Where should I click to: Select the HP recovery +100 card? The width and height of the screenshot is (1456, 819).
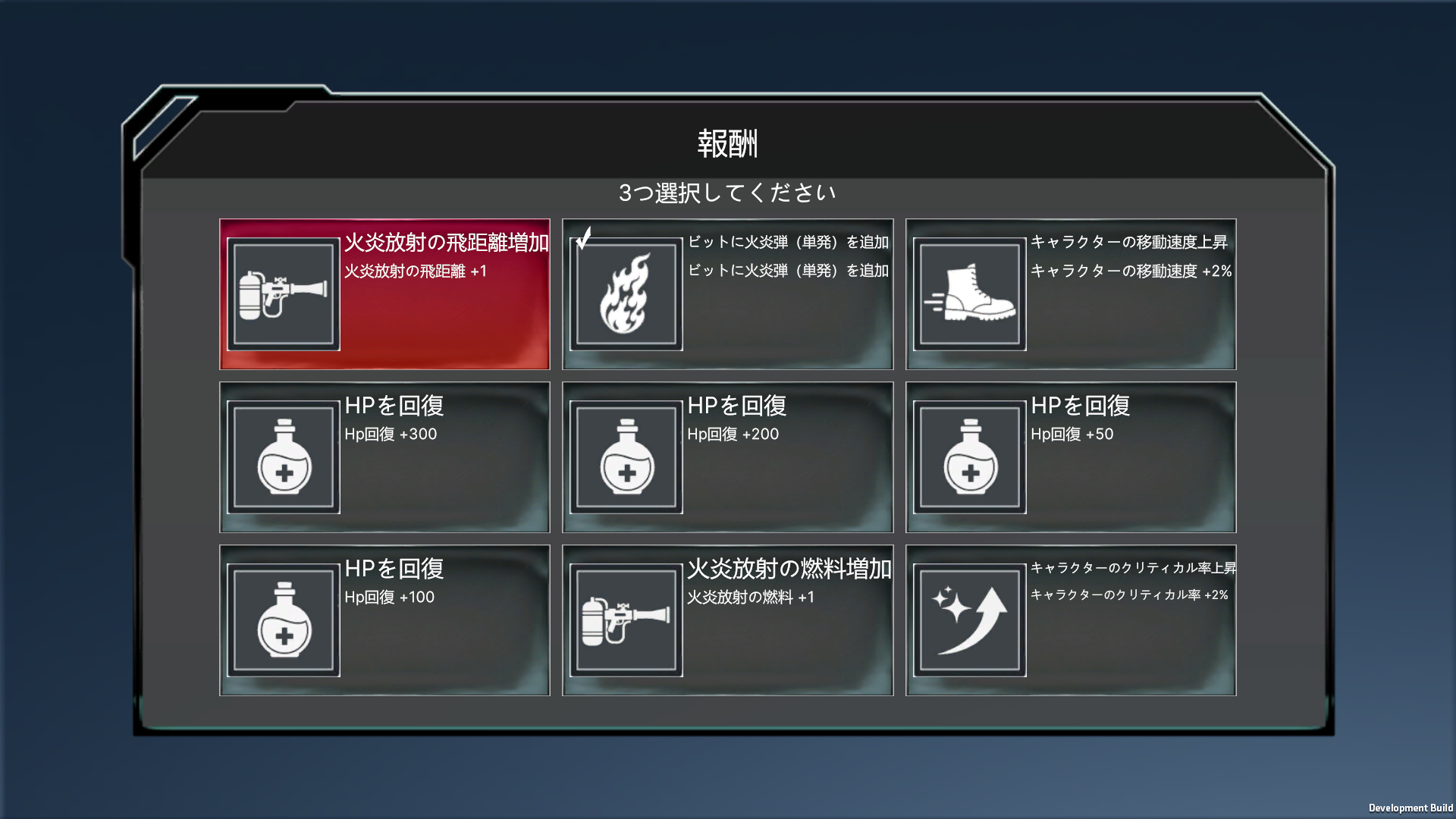point(384,620)
